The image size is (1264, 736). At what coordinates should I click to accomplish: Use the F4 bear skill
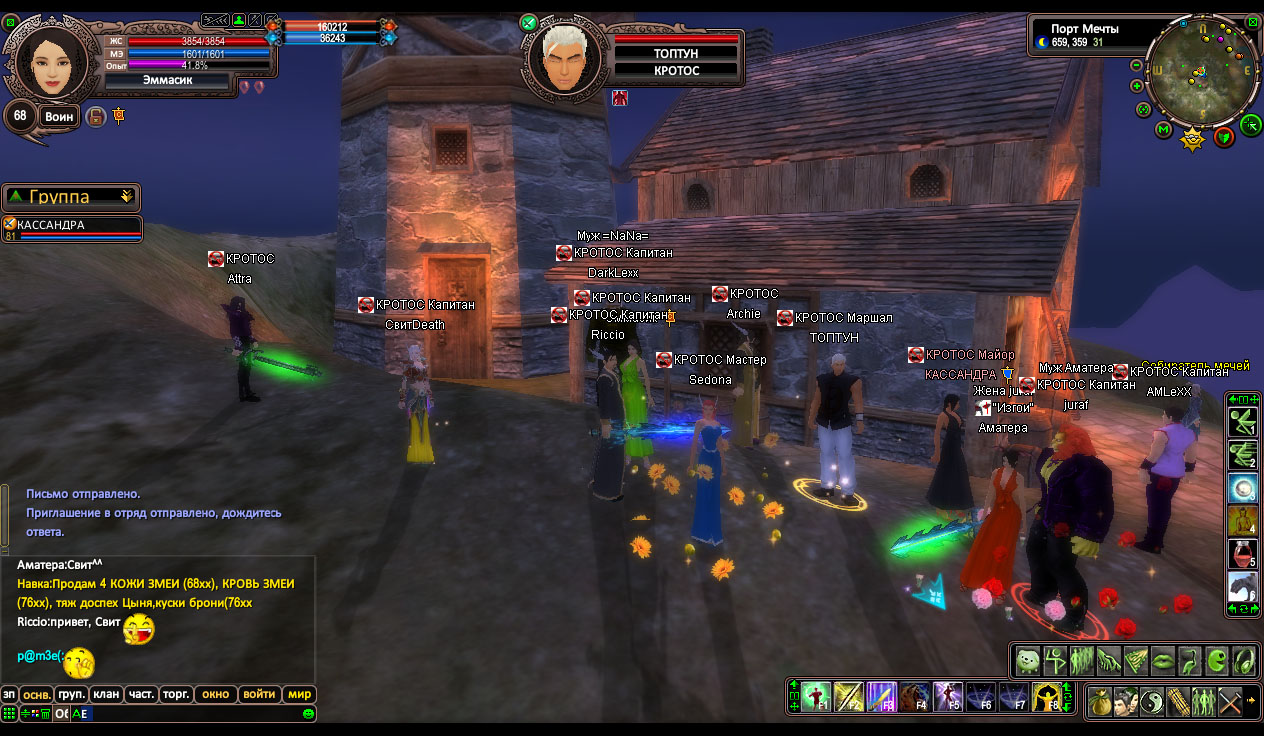(914, 696)
